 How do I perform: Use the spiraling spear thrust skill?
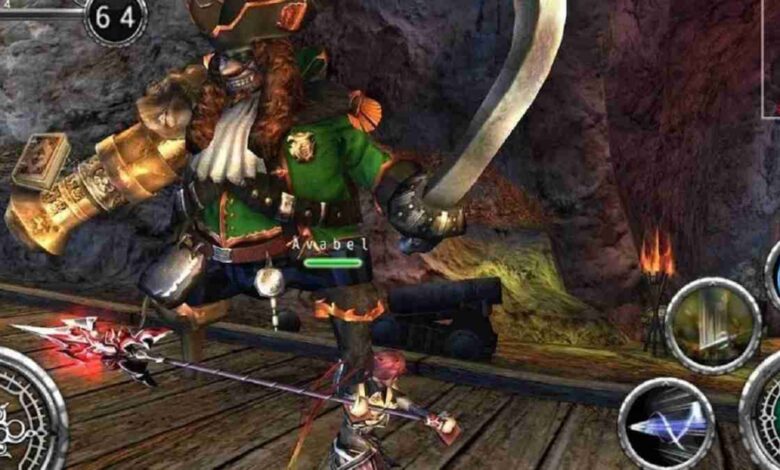[x=666, y=424]
